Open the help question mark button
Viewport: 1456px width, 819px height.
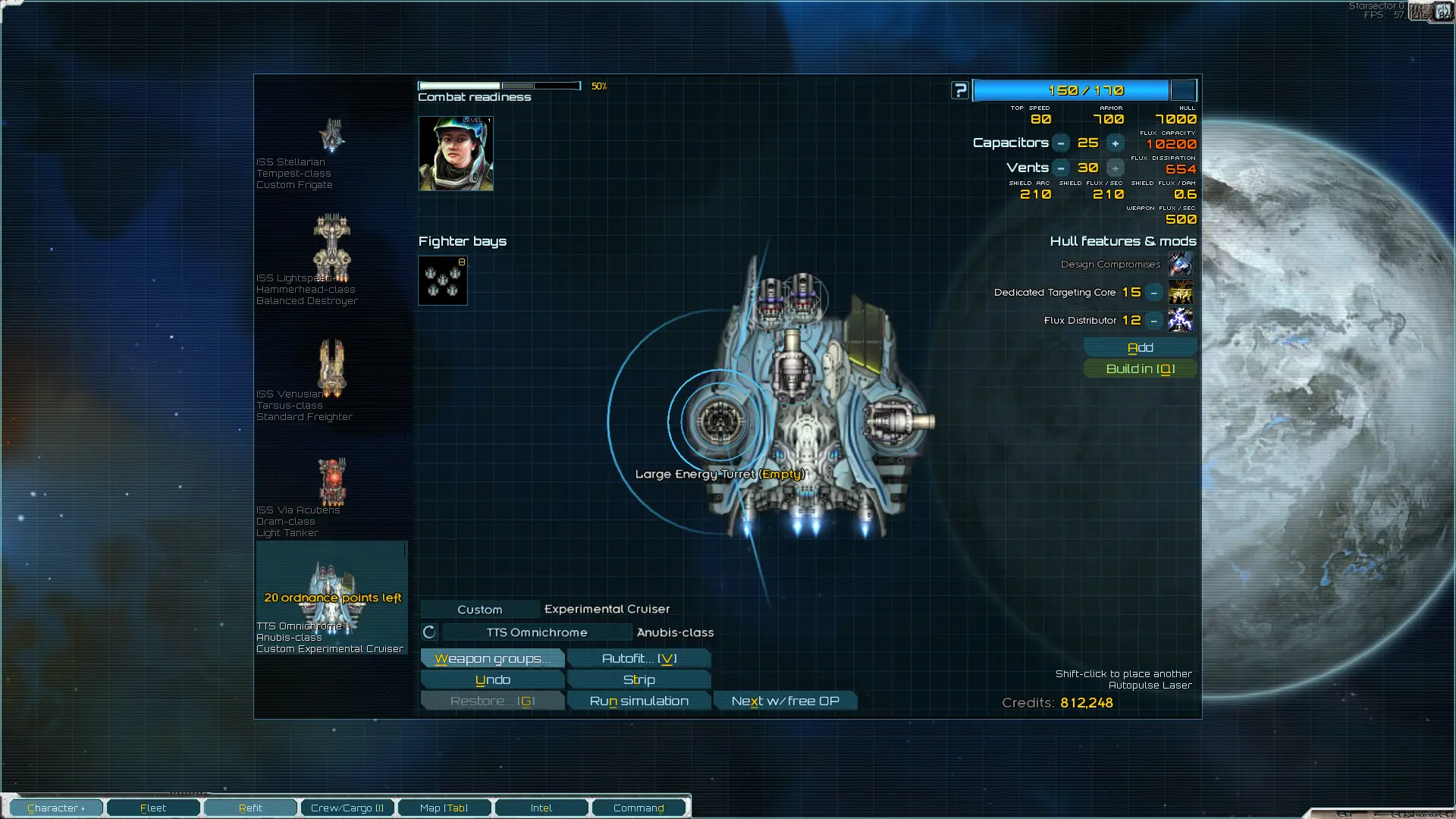click(x=960, y=91)
